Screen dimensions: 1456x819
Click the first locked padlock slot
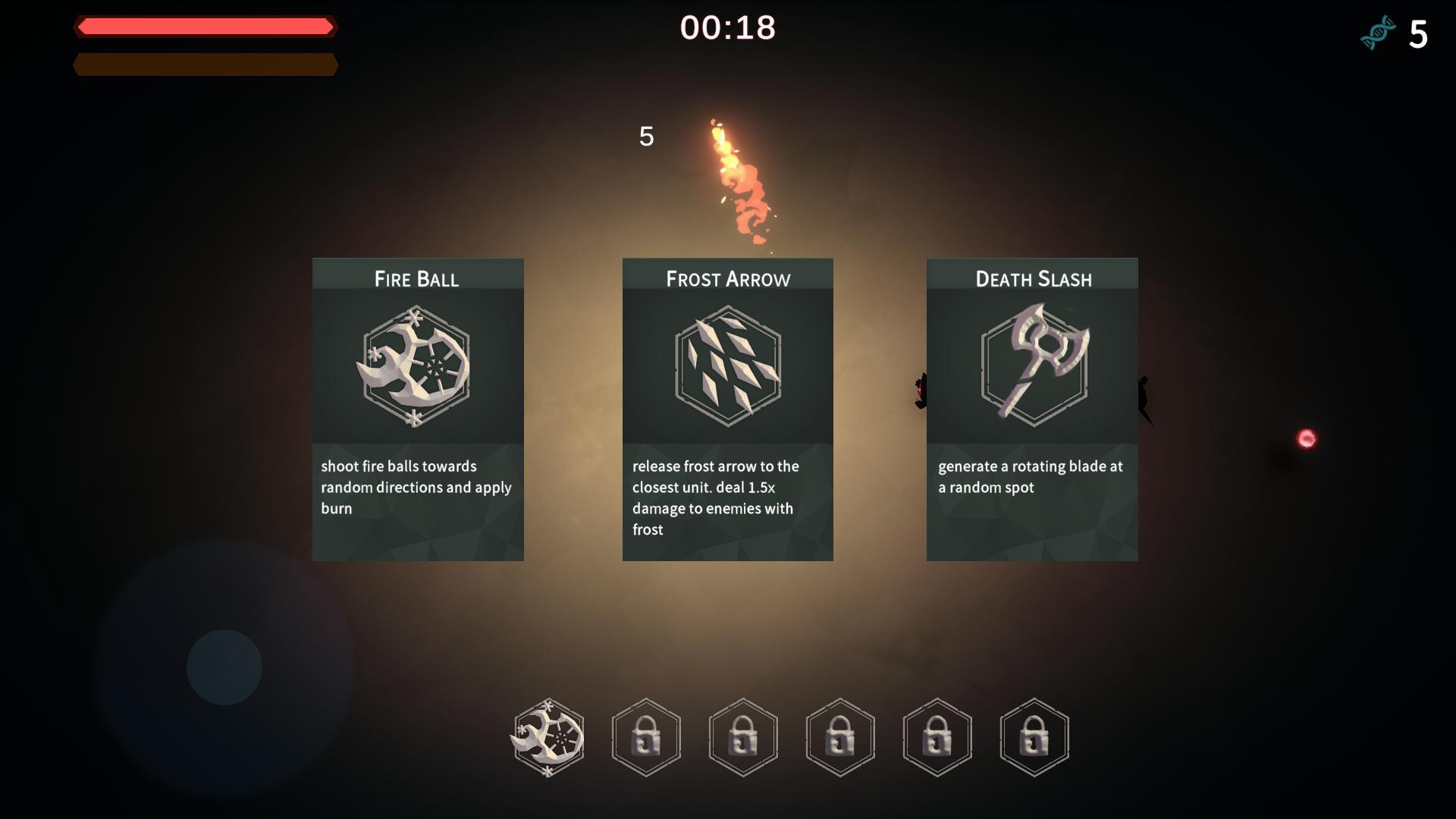pos(645,737)
